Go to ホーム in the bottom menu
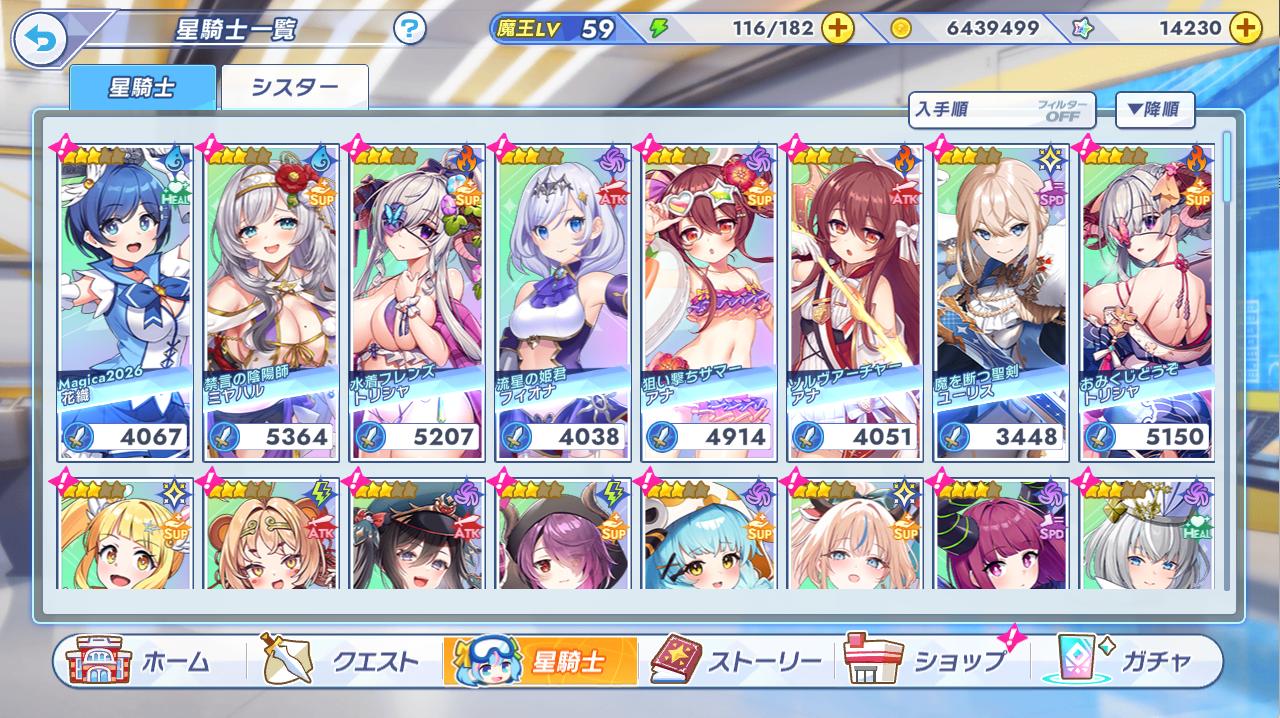 click(x=140, y=661)
